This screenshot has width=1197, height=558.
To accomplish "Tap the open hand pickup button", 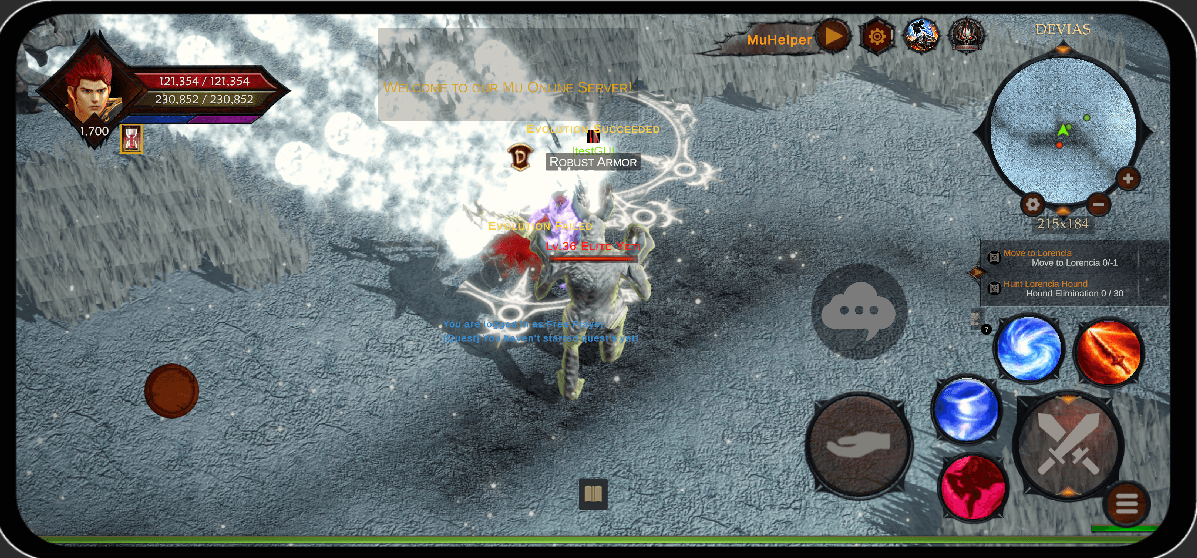I will click(x=859, y=444).
